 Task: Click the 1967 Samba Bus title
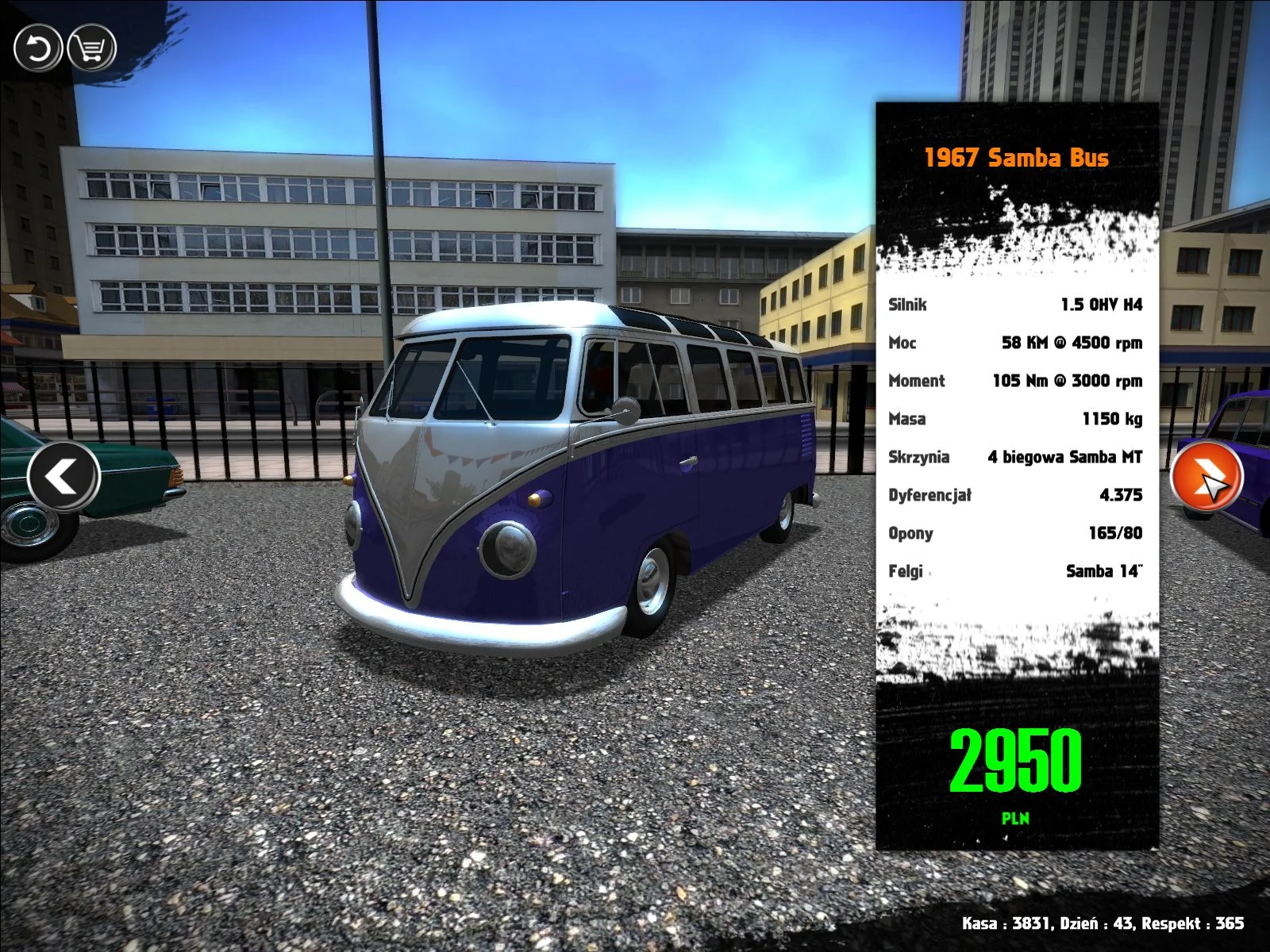pyautogui.click(x=1016, y=157)
